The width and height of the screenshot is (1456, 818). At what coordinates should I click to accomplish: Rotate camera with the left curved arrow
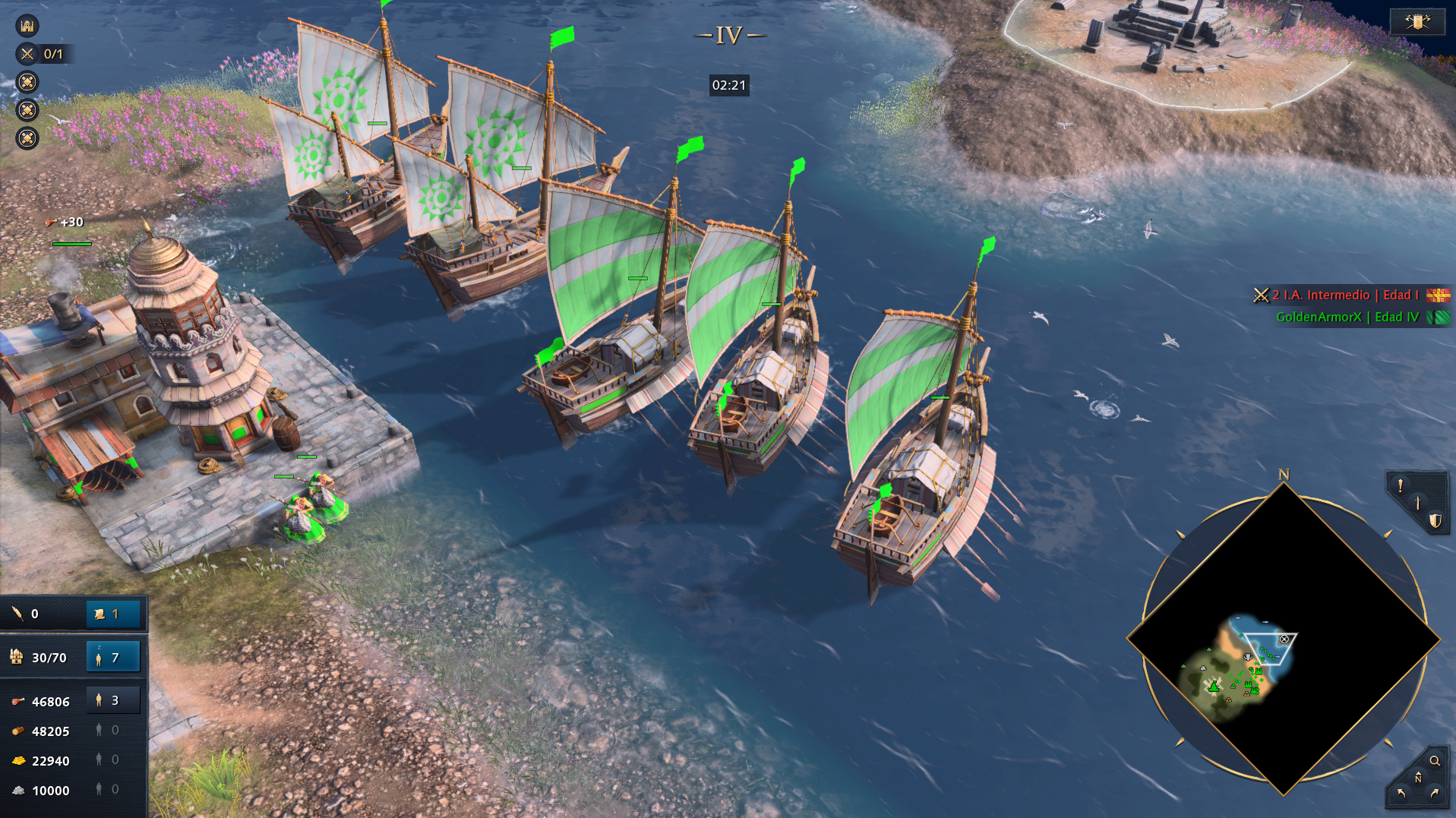pos(1401,794)
